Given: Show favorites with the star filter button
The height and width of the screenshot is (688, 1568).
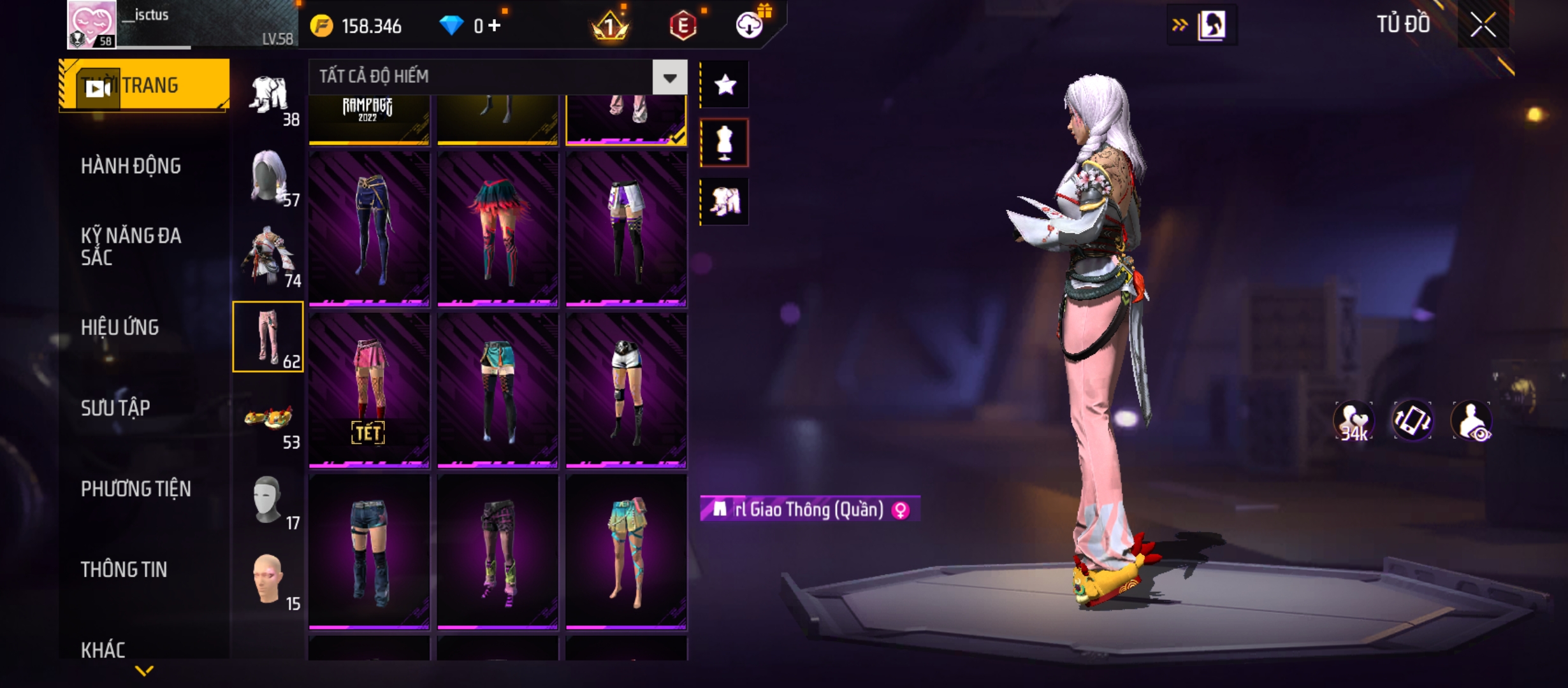Looking at the screenshot, I should coord(725,85).
